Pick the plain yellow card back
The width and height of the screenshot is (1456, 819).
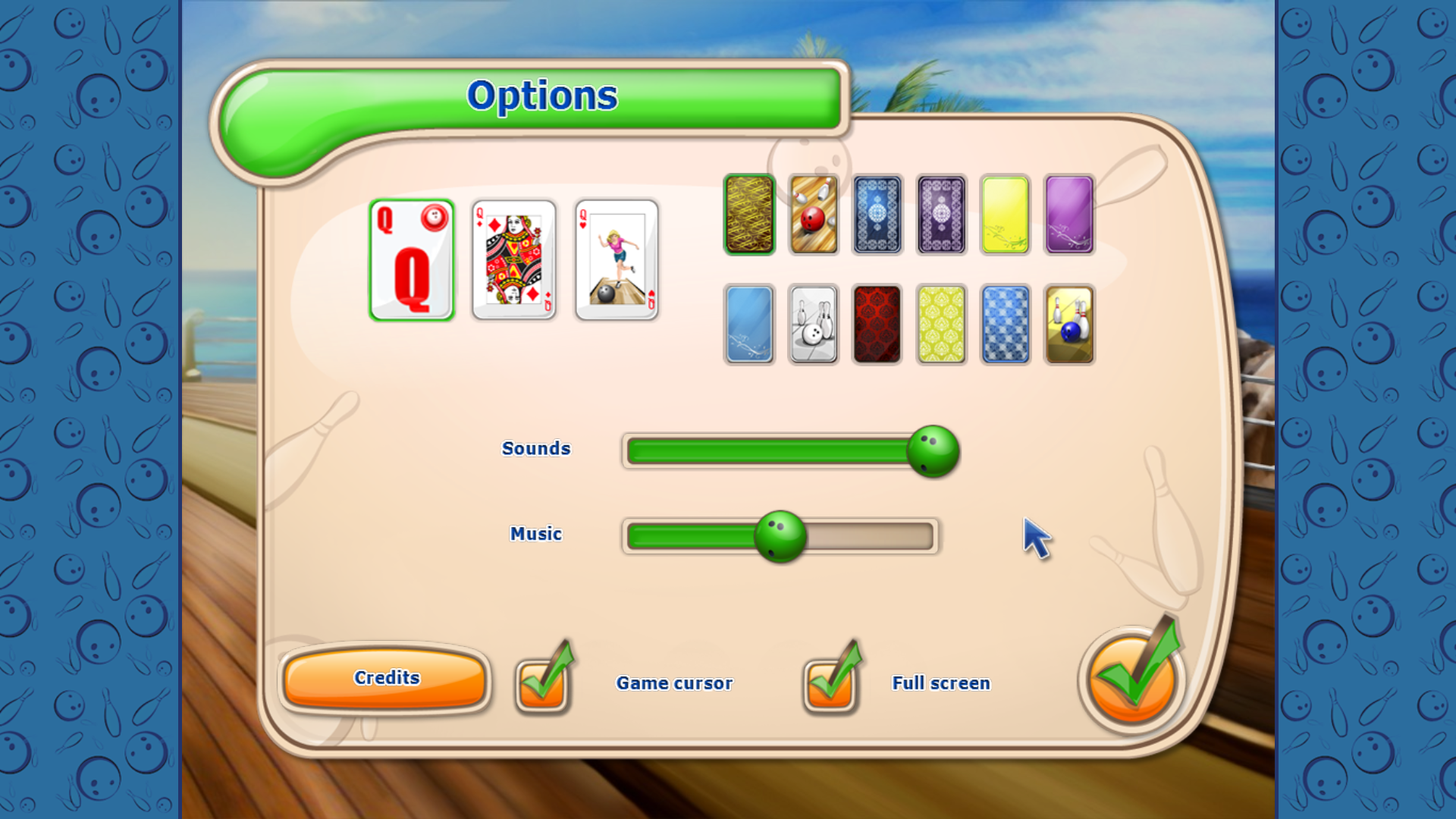pyautogui.click(x=1004, y=213)
